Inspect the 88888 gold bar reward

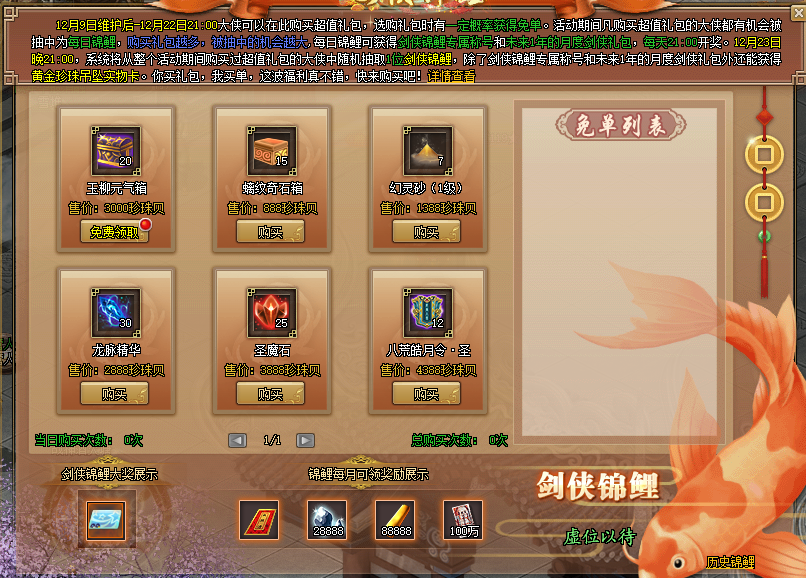pyautogui.click(x=394, y=519)
